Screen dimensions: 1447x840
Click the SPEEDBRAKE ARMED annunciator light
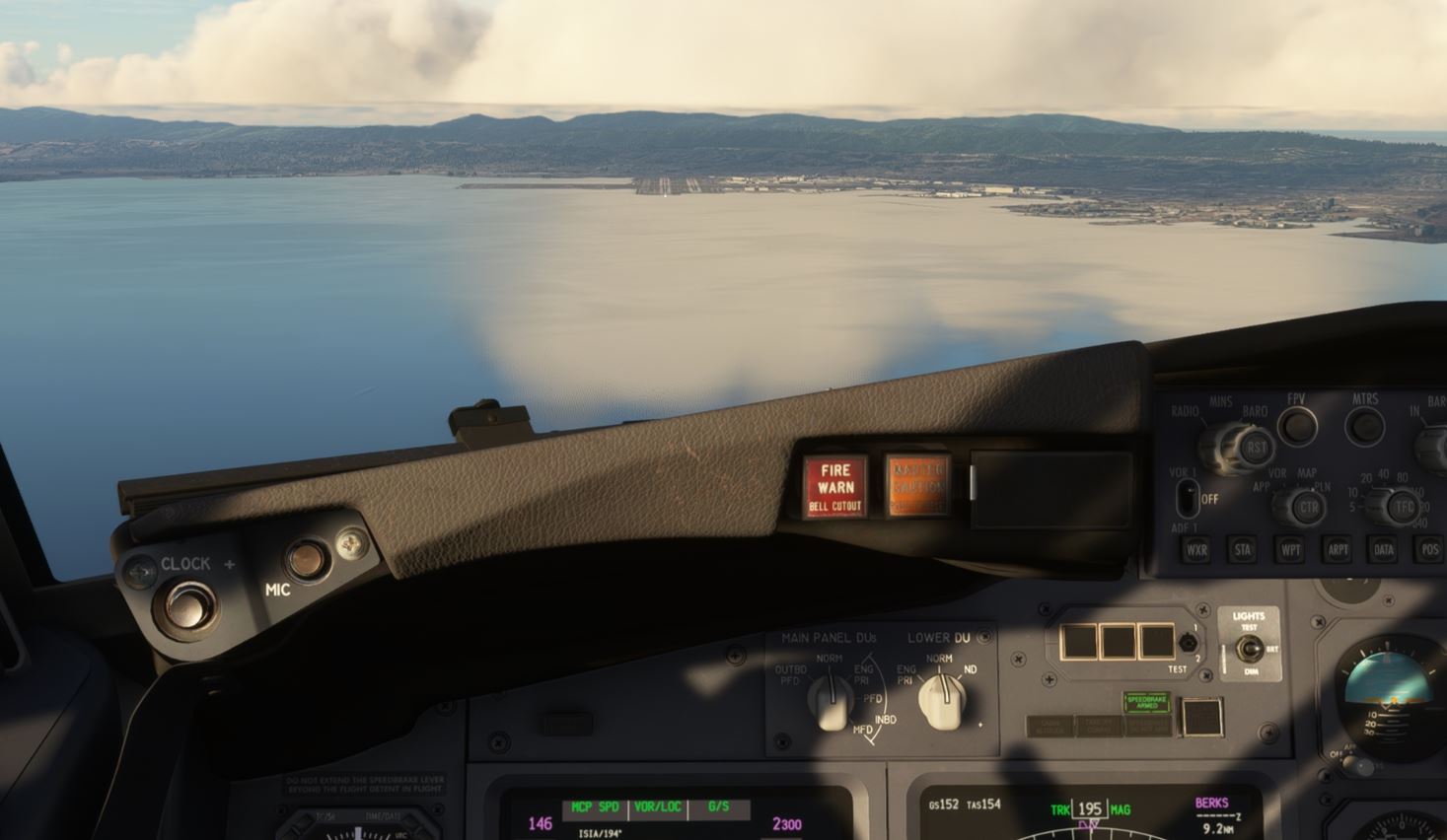(x=1146, y=702)
